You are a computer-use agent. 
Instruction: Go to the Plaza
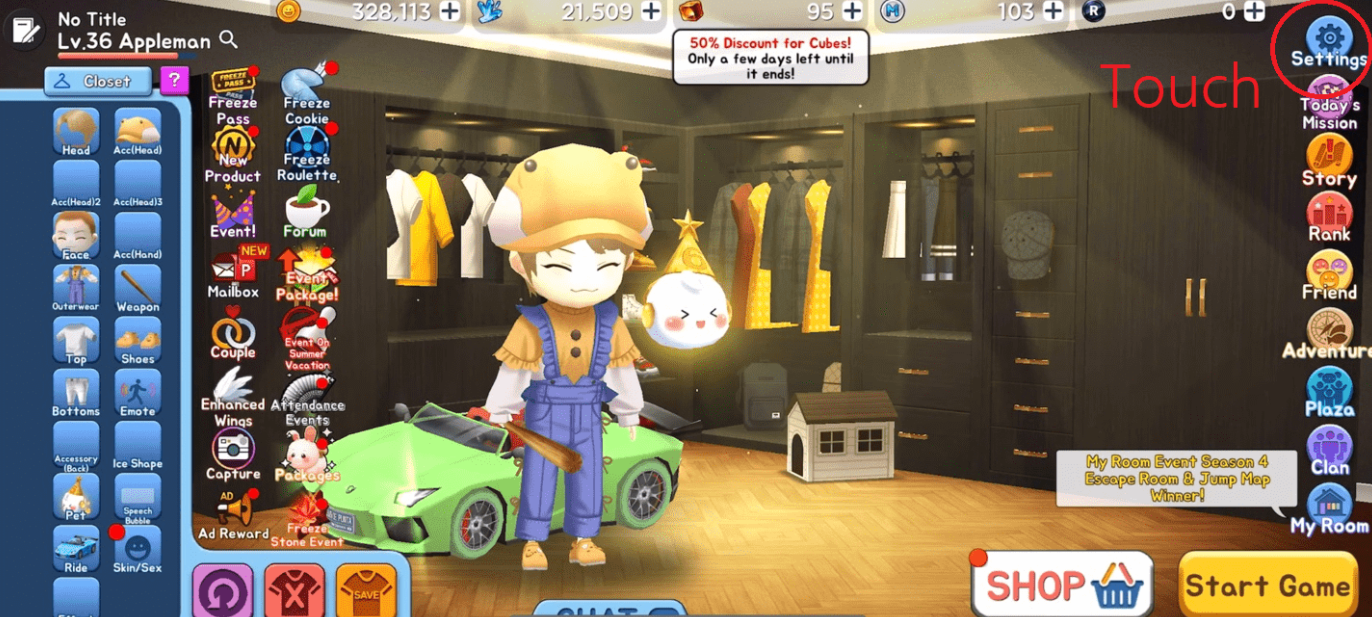1329,391
